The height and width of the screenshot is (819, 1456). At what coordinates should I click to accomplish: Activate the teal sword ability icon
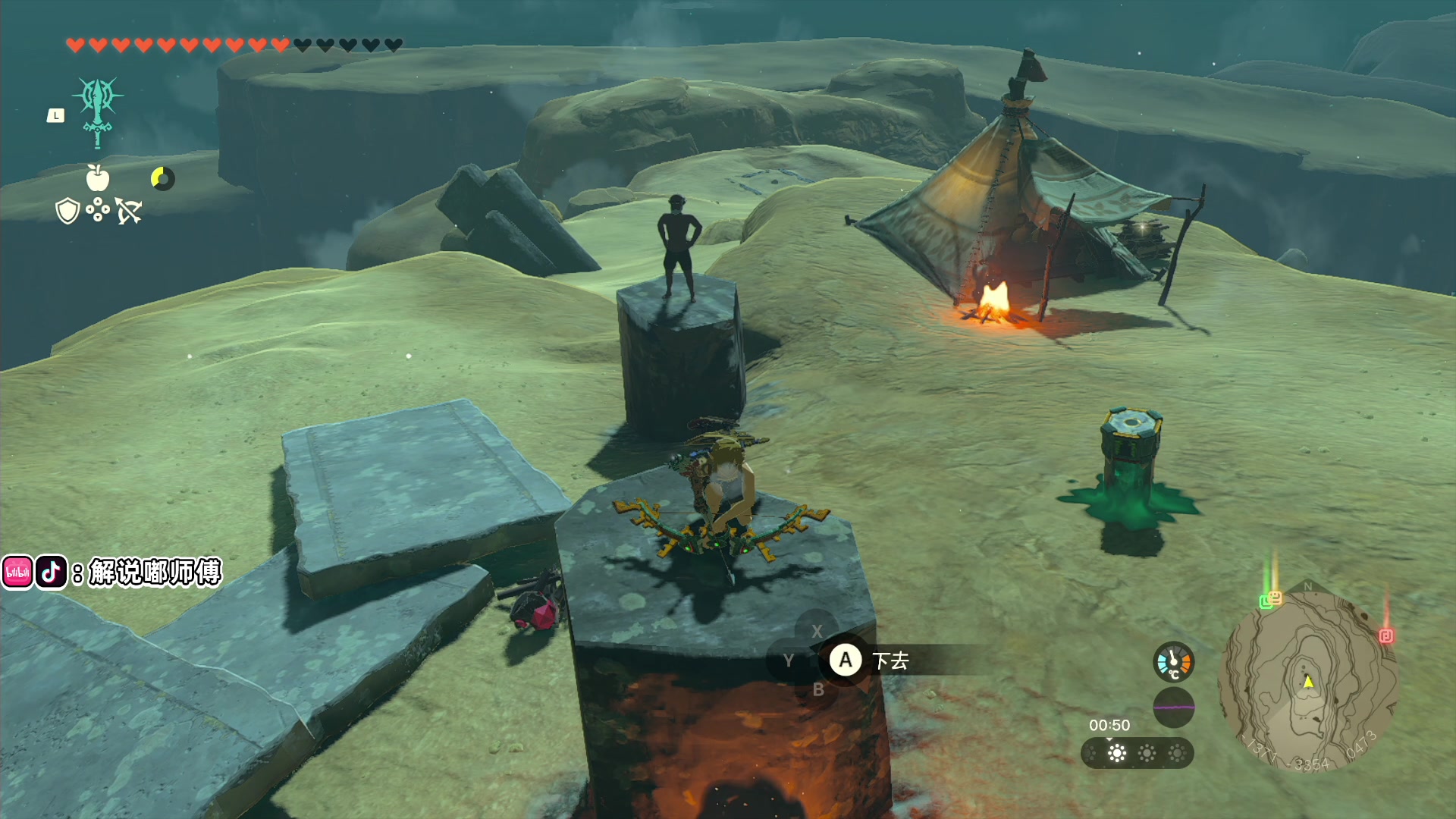98,111
